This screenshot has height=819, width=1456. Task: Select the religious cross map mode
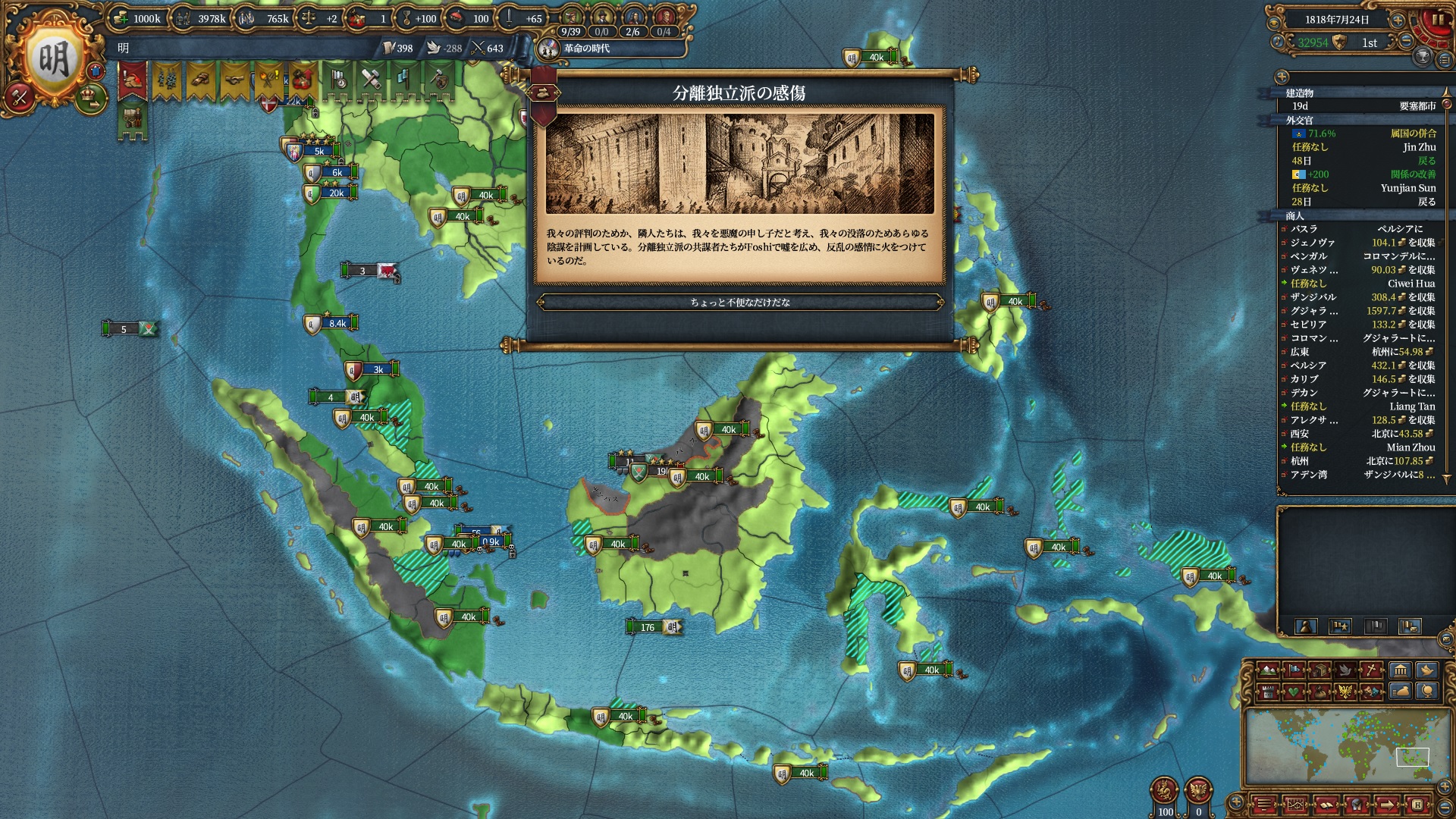tap(1372, 670)
